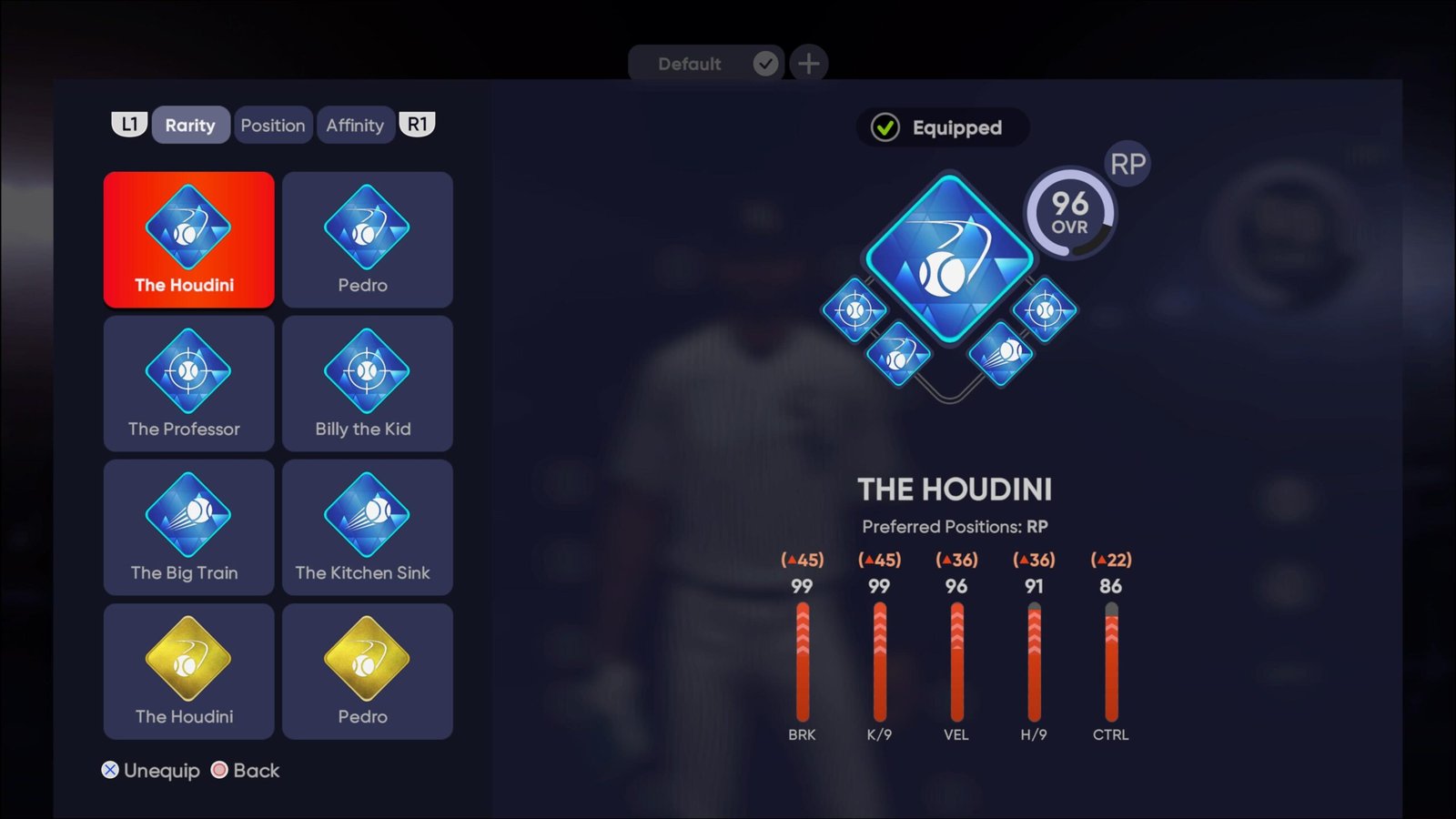Click Back to exit the perk screen
This screenshot has height=819, width=1456.
click(246, 770)
